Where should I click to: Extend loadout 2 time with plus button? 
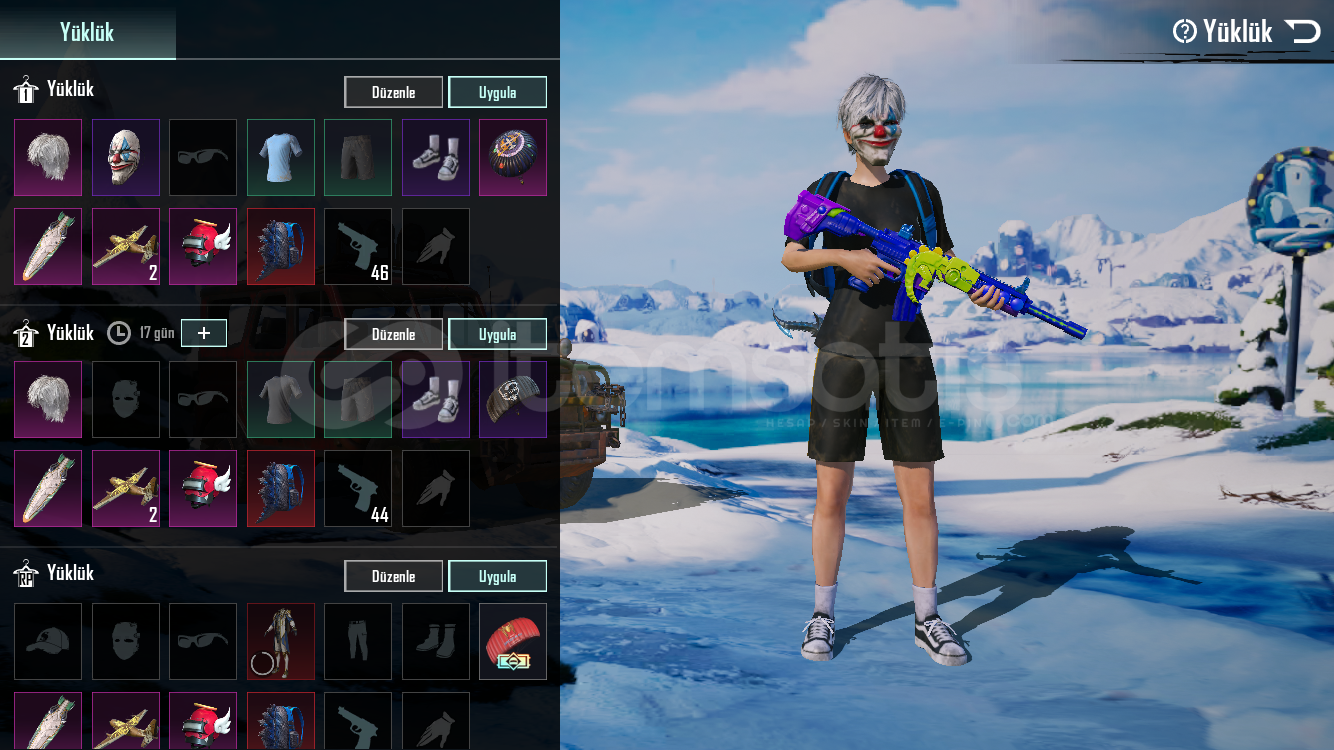(204, 333)
